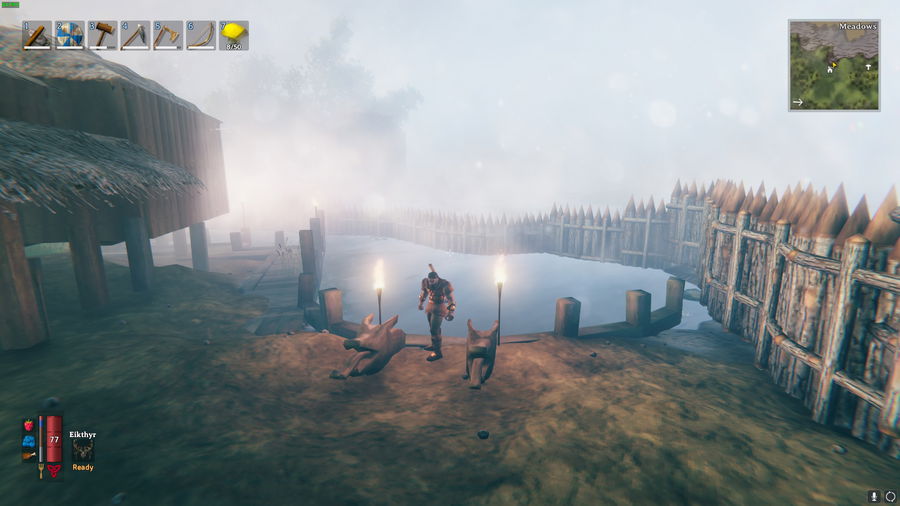900x506 pixels.
Task: Click the hammer-shaped marker on the minimap
Action: point(868,67)
